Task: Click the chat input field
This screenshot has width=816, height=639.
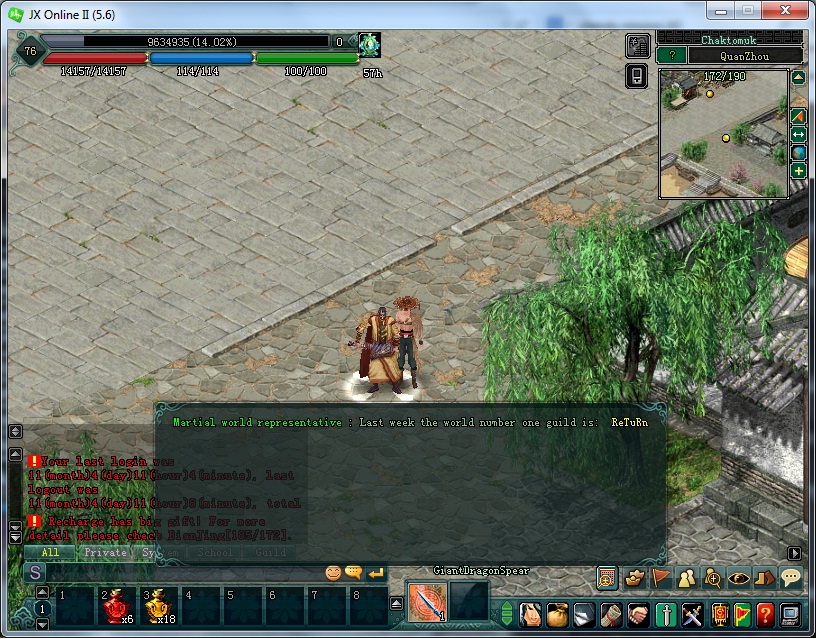Action: (180, 573)
